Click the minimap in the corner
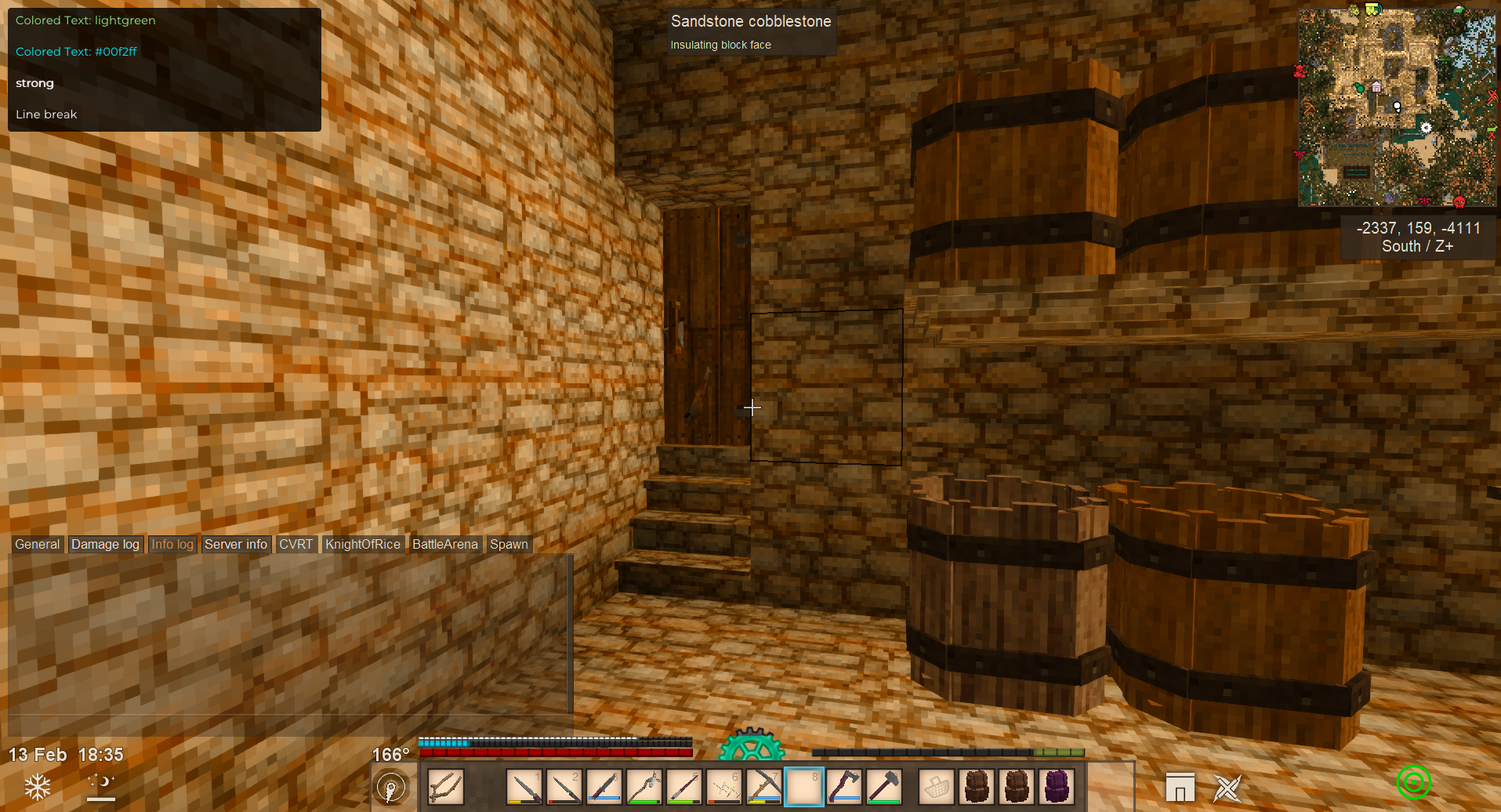The image size is (1501, 812). pos(1397,107)
